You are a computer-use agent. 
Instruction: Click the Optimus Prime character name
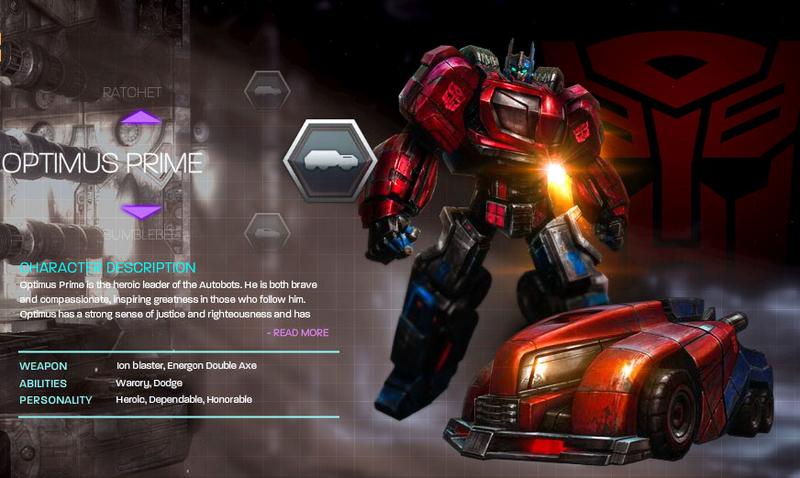[102, 163]
